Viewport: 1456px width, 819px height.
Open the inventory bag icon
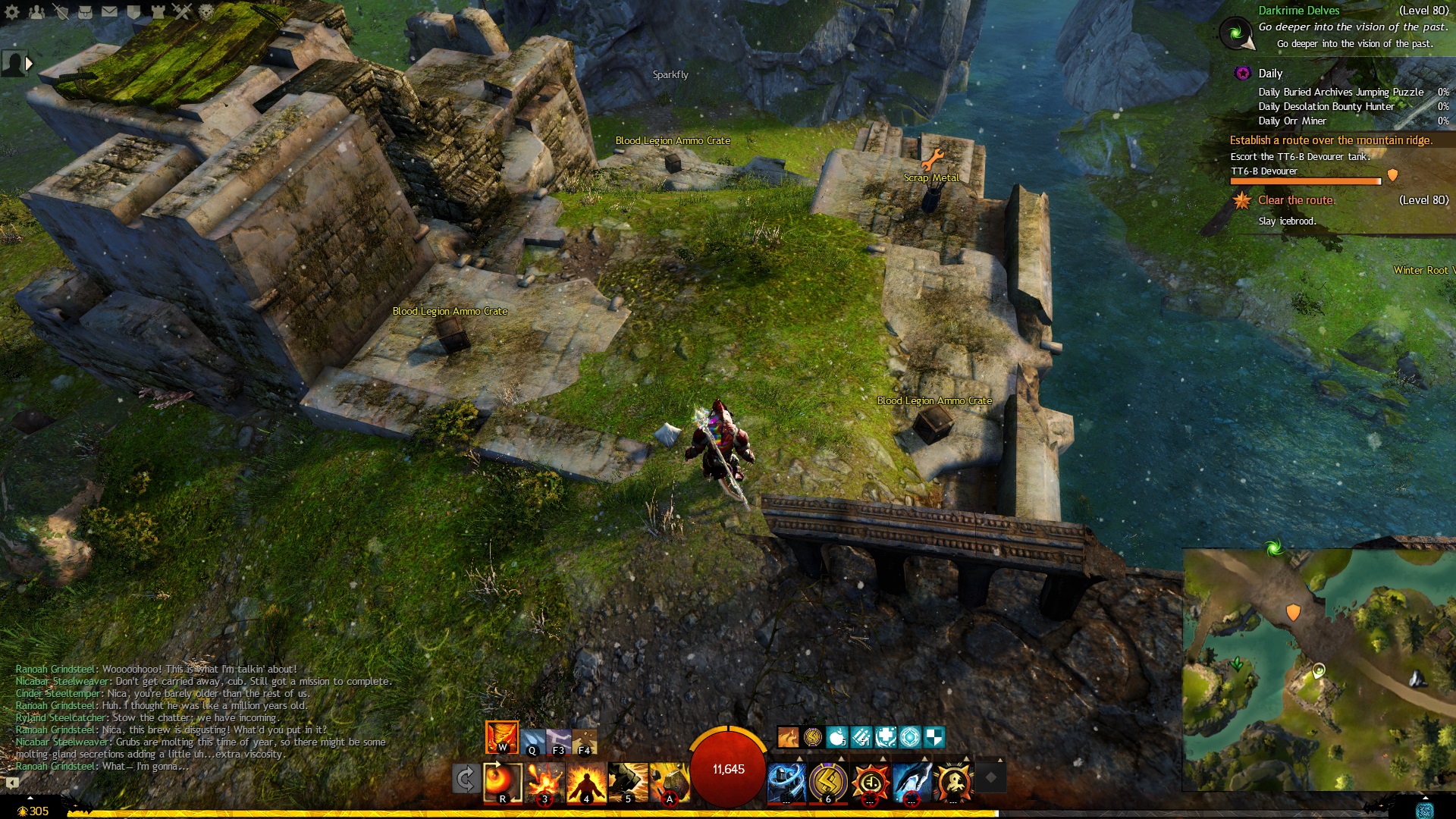pyautogui.click(x=85, y=11)
